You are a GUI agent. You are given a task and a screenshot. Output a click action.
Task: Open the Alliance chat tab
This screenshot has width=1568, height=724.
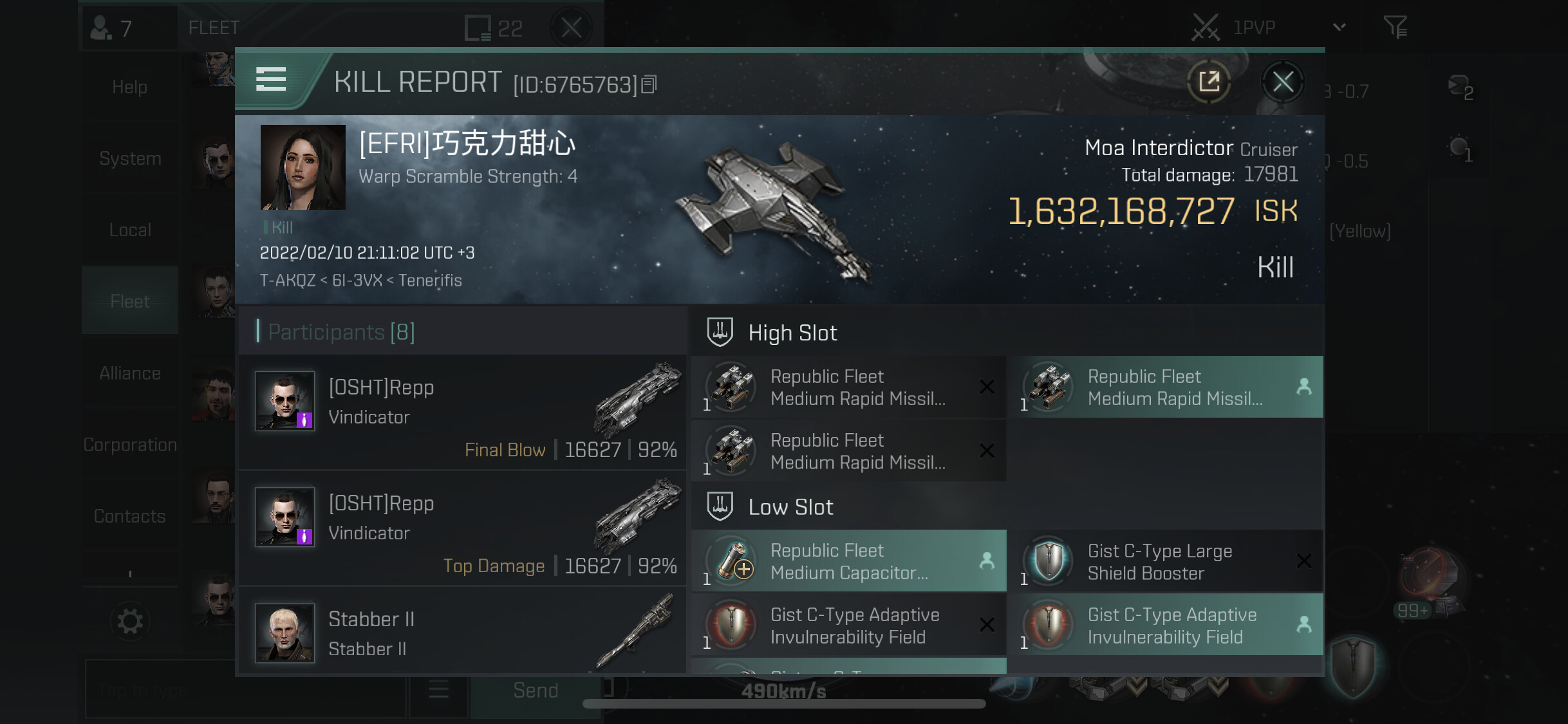click(x=130, y=373)
